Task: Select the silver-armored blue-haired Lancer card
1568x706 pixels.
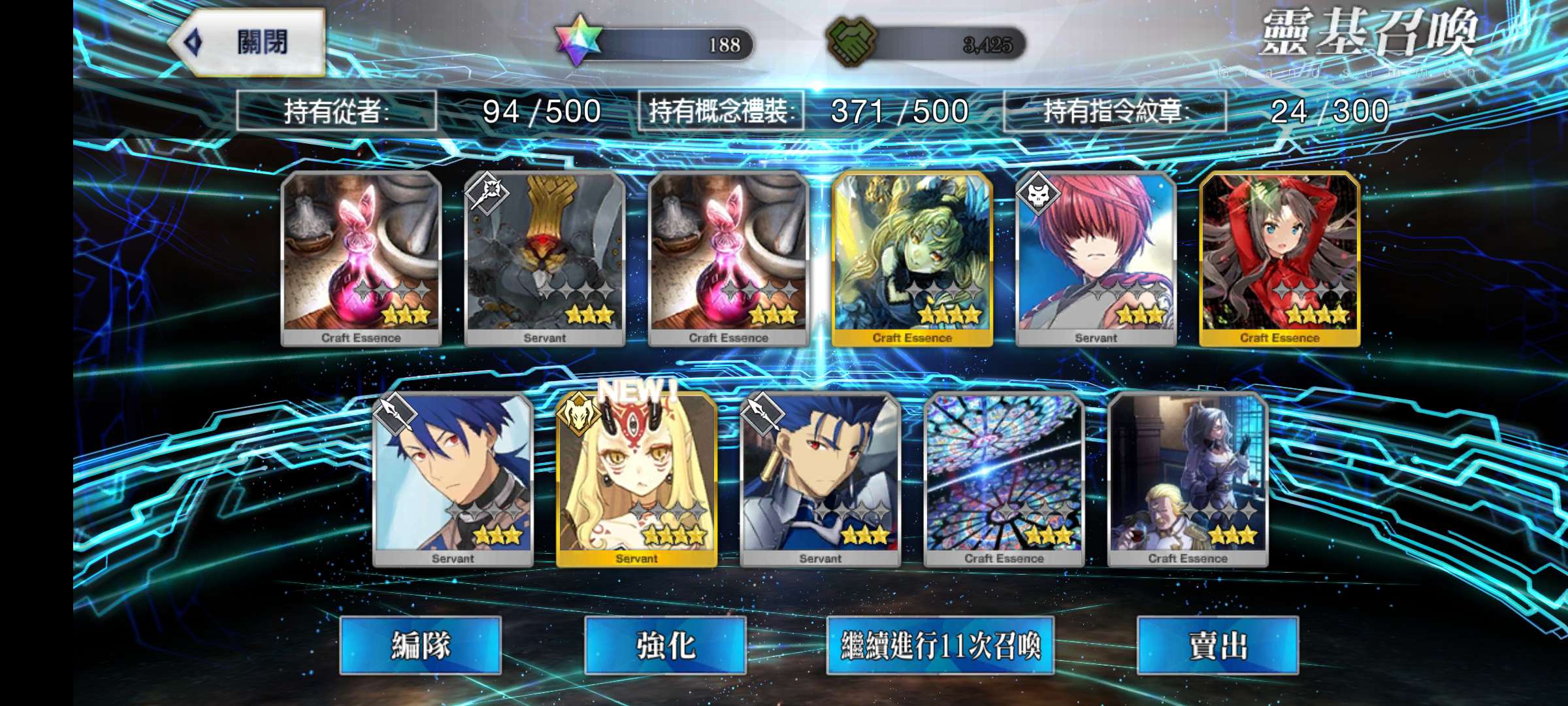Action: [x=820, y=479]
